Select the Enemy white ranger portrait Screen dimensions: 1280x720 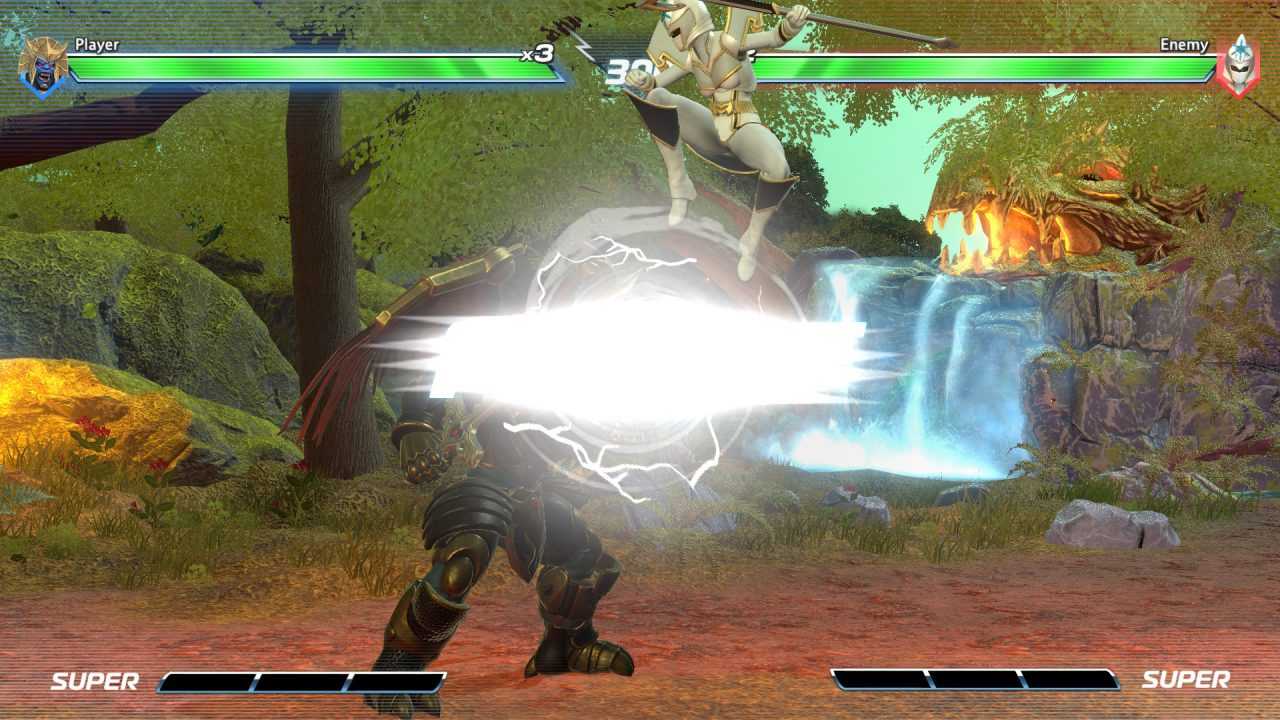[x=1238, y=66]
